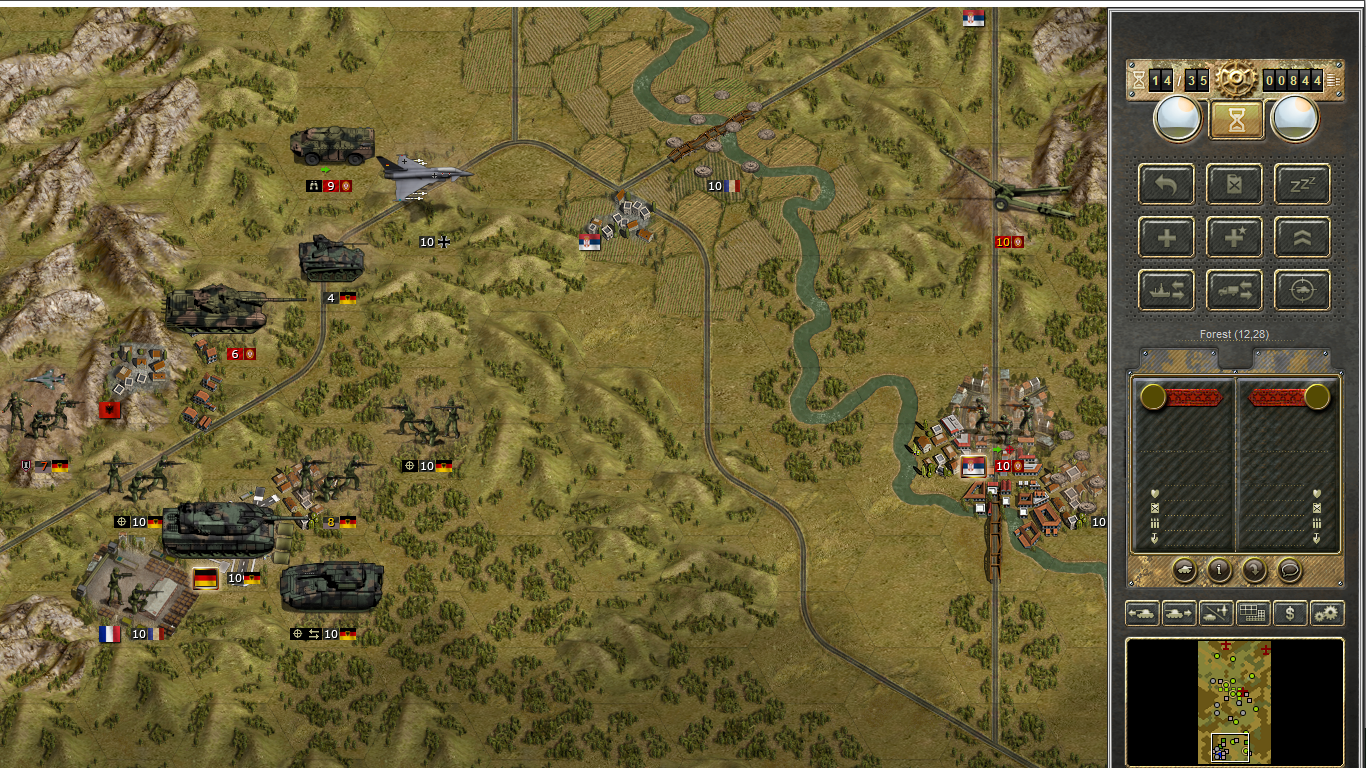This screenshot has width=1366, height=768.
Task: Open the options with the gears button
Action: pyautogui.click(x=1327, y=613)
